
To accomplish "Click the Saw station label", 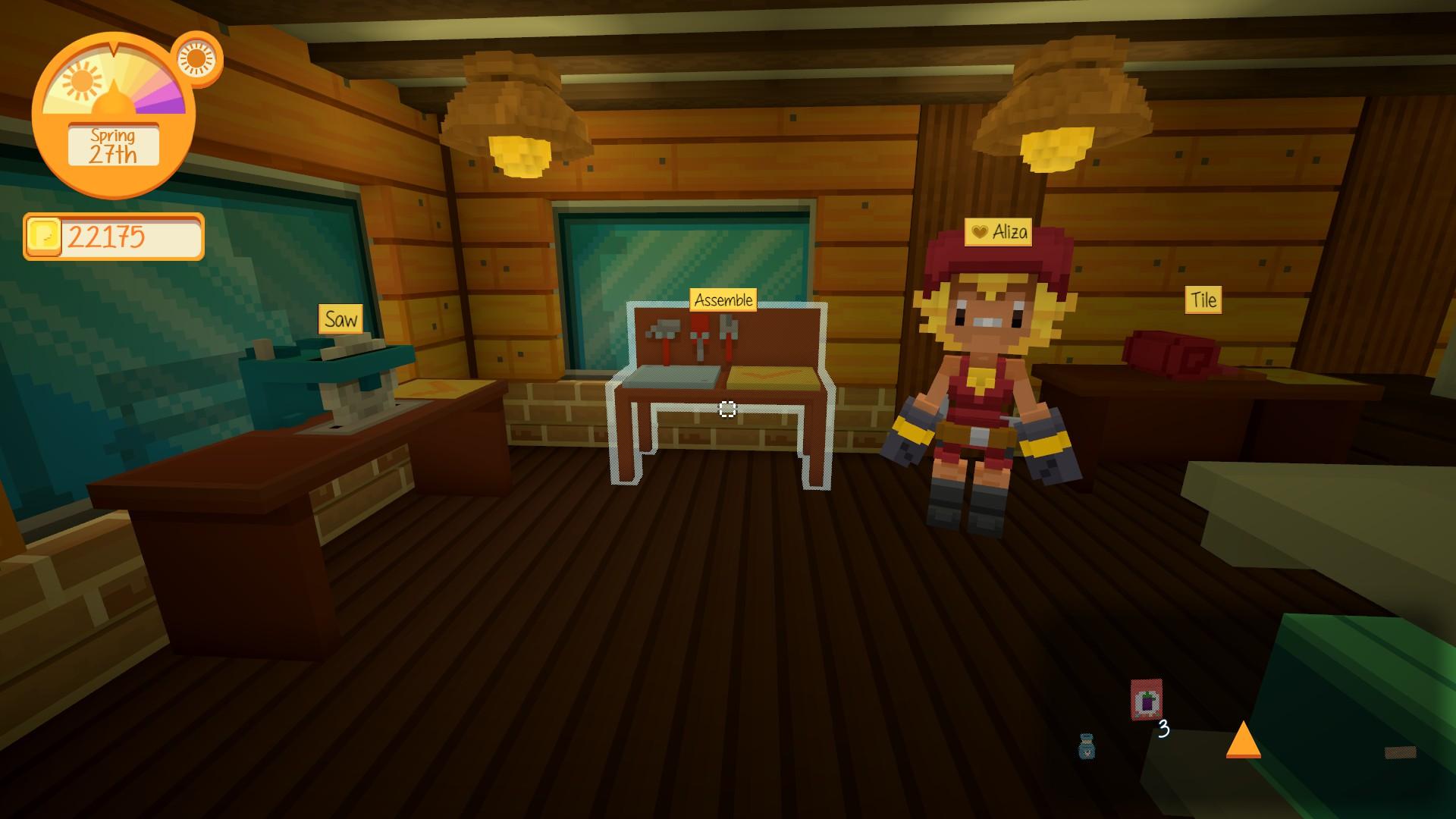I will (340, 319).
